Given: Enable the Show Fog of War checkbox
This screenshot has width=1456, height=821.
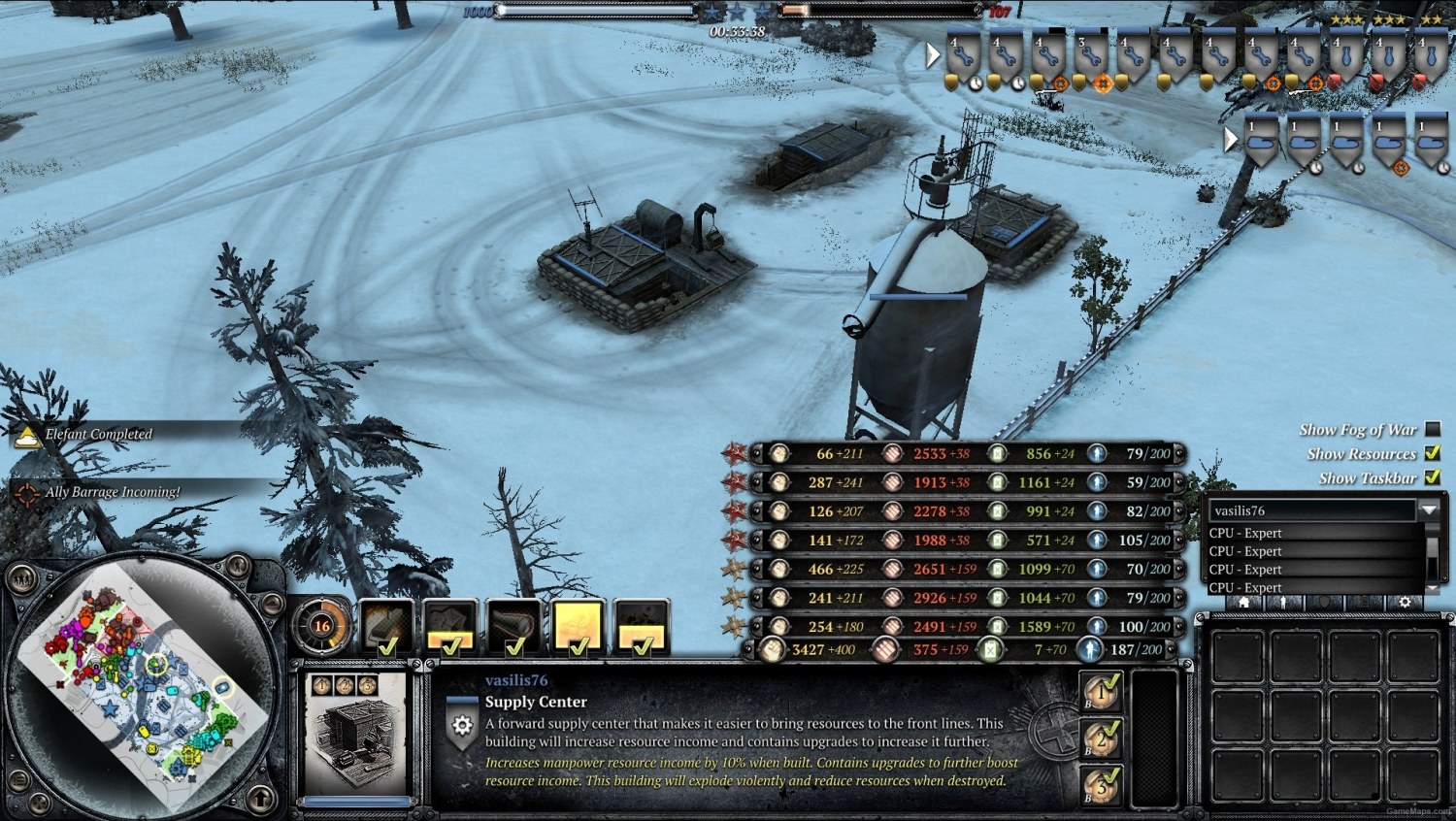Looking at the screenshot, I should coord(1434,428).
